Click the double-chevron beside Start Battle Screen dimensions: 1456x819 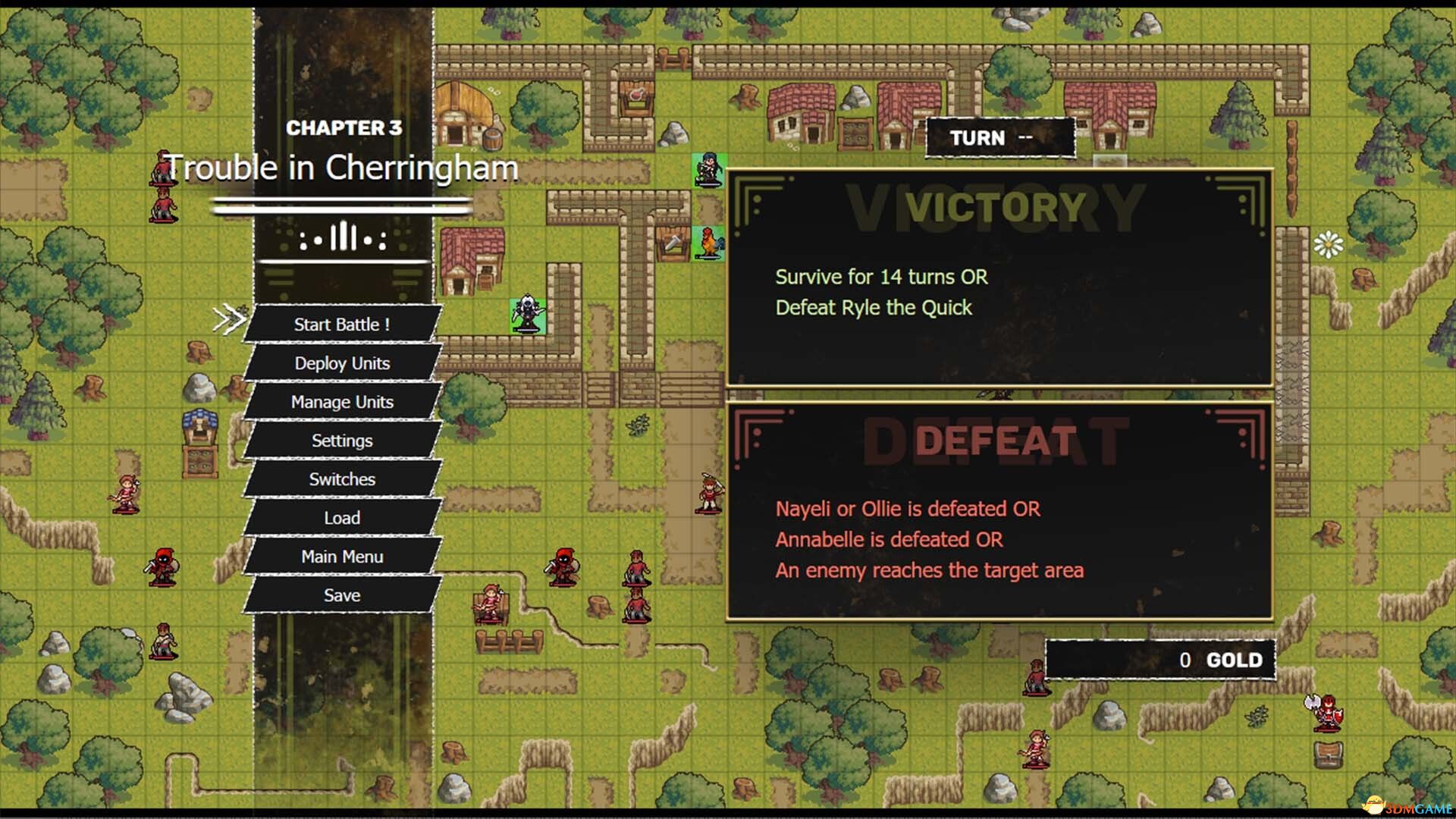coord(231,318)
